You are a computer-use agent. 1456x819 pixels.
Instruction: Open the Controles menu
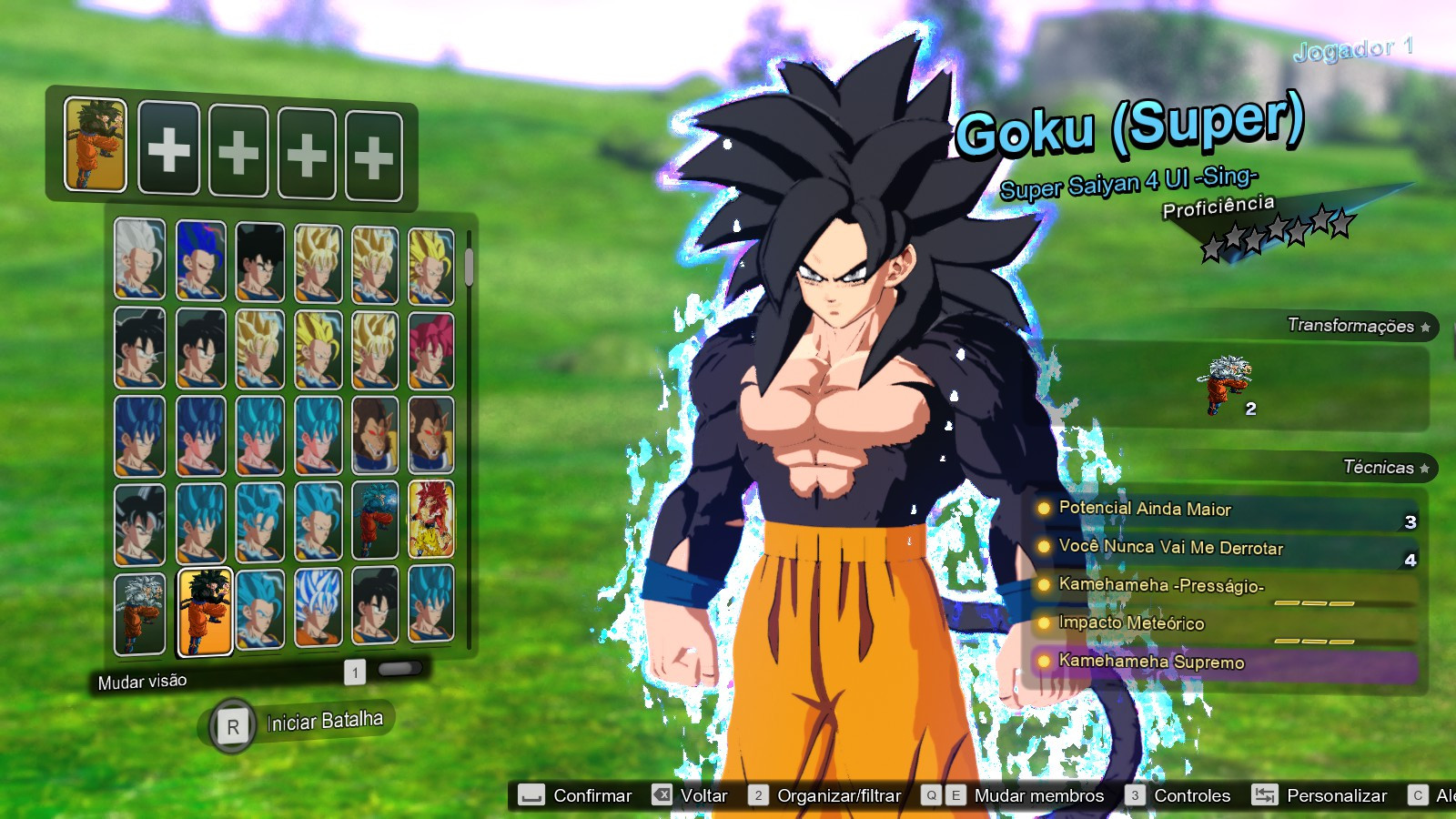[1192, 795]
